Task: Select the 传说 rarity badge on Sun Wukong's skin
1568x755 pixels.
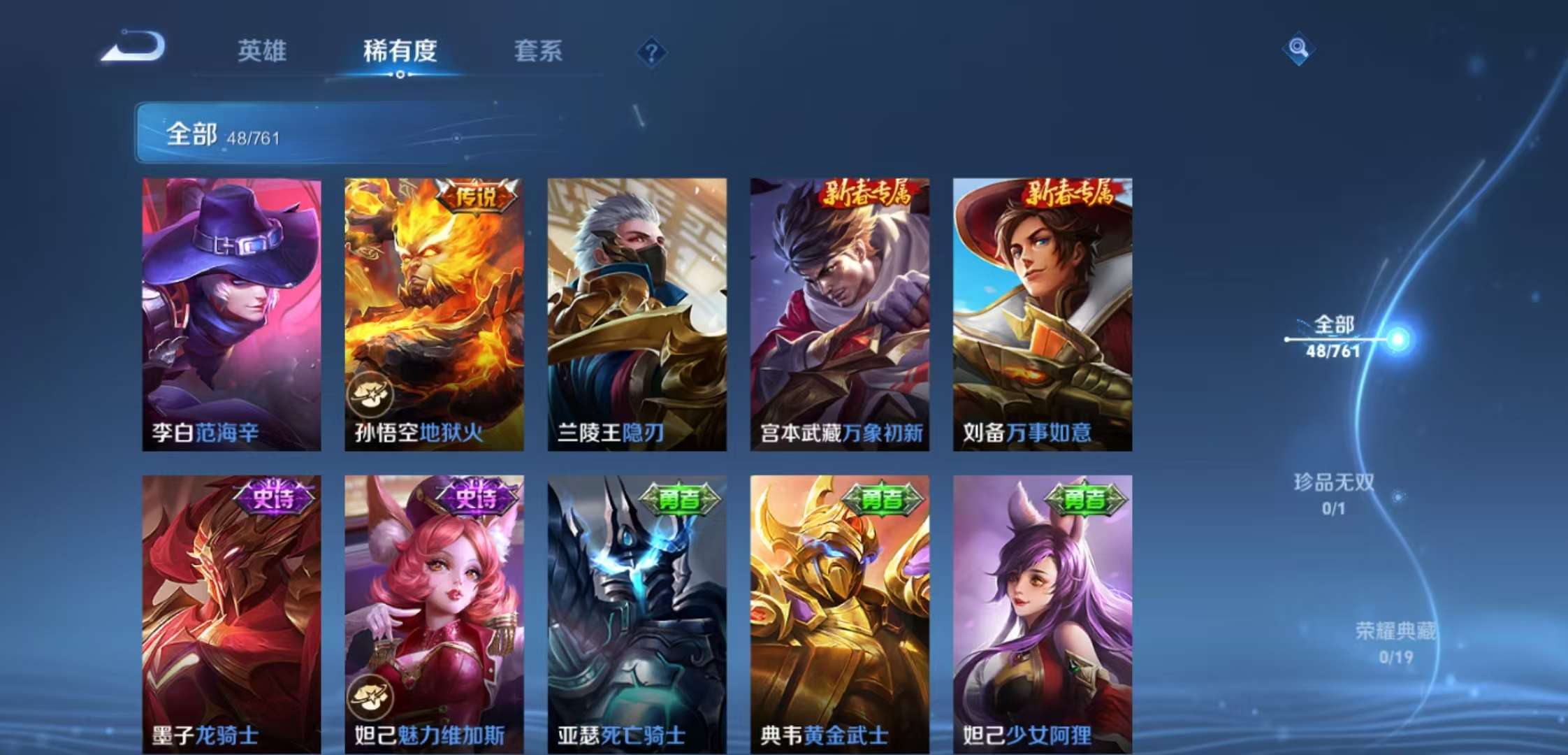Action: [477, 198]
